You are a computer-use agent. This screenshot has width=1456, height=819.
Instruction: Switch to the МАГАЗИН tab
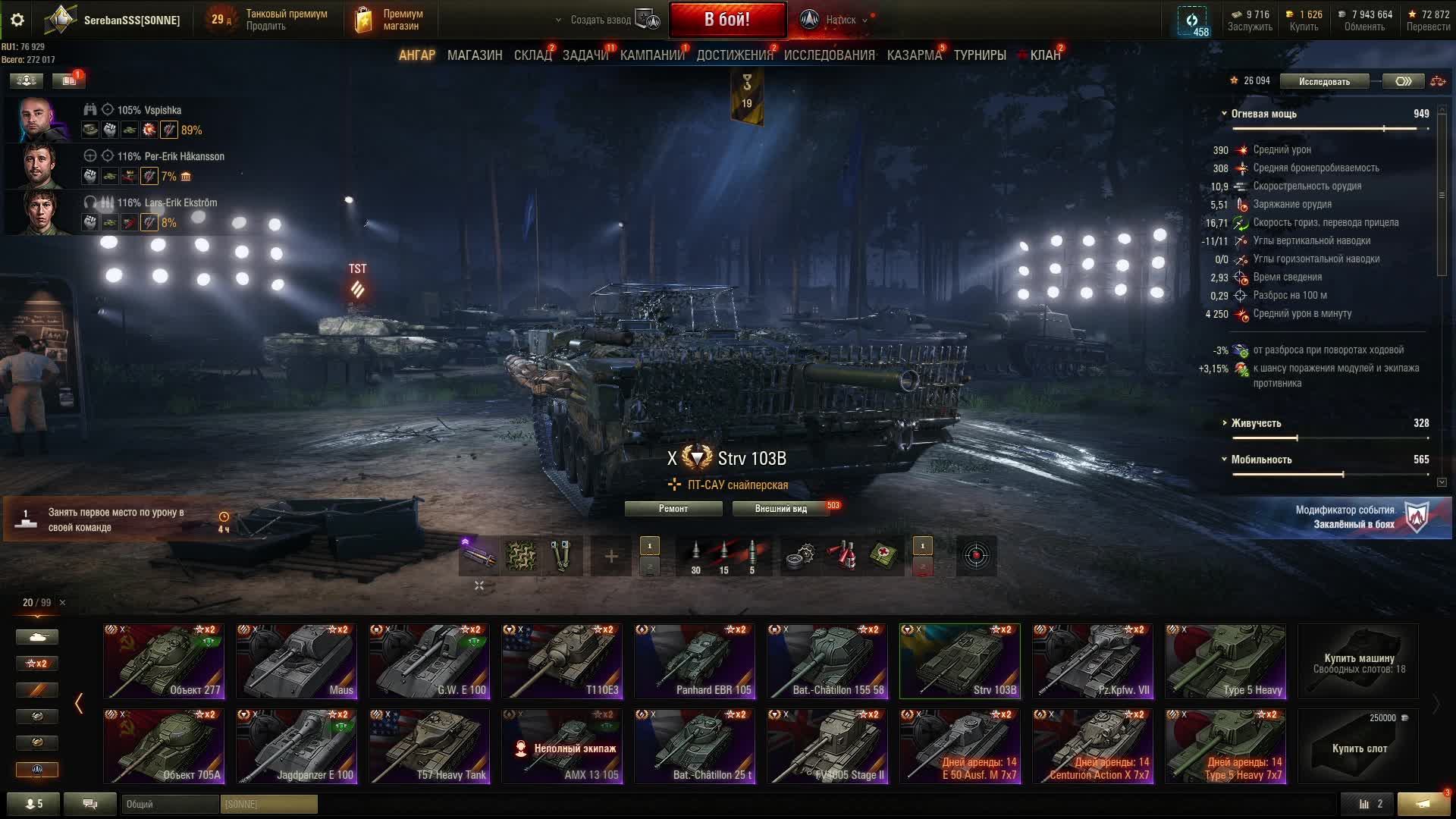[x=475, y=55]
